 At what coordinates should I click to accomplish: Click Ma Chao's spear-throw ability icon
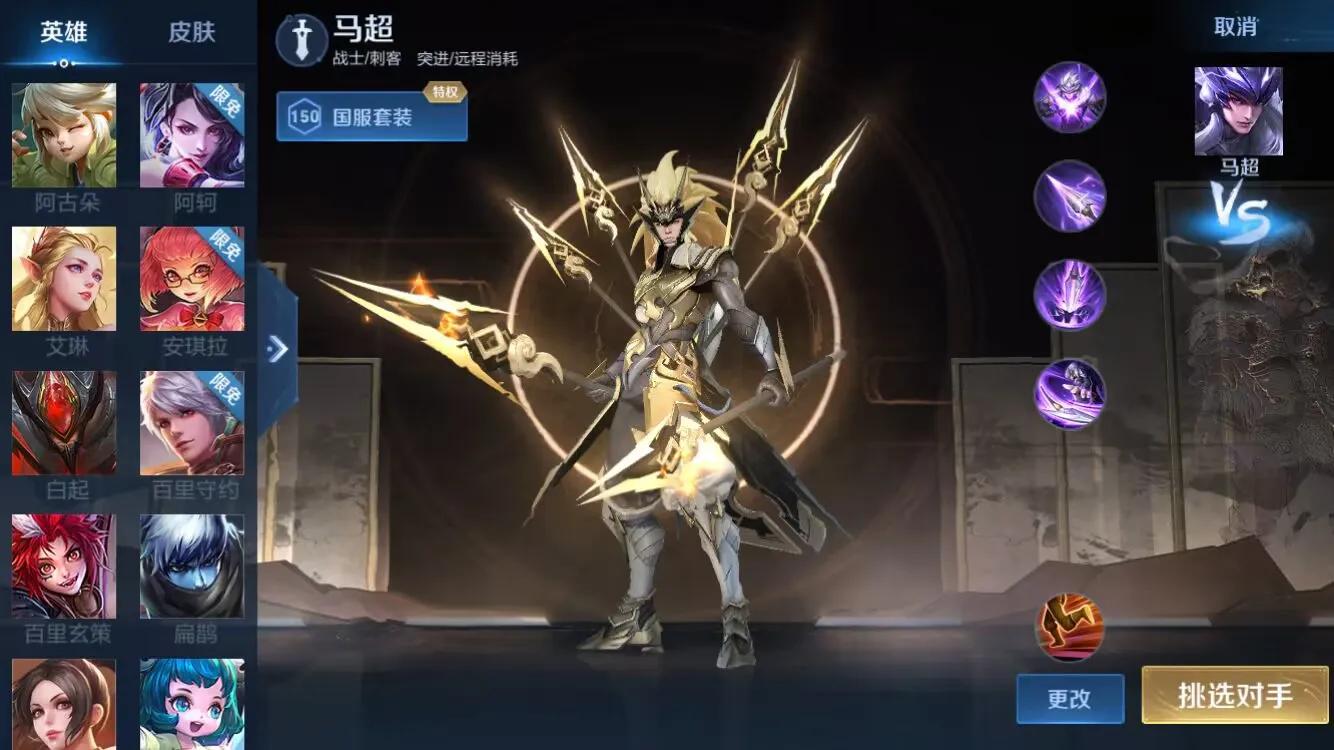(x=1069, y=195)
